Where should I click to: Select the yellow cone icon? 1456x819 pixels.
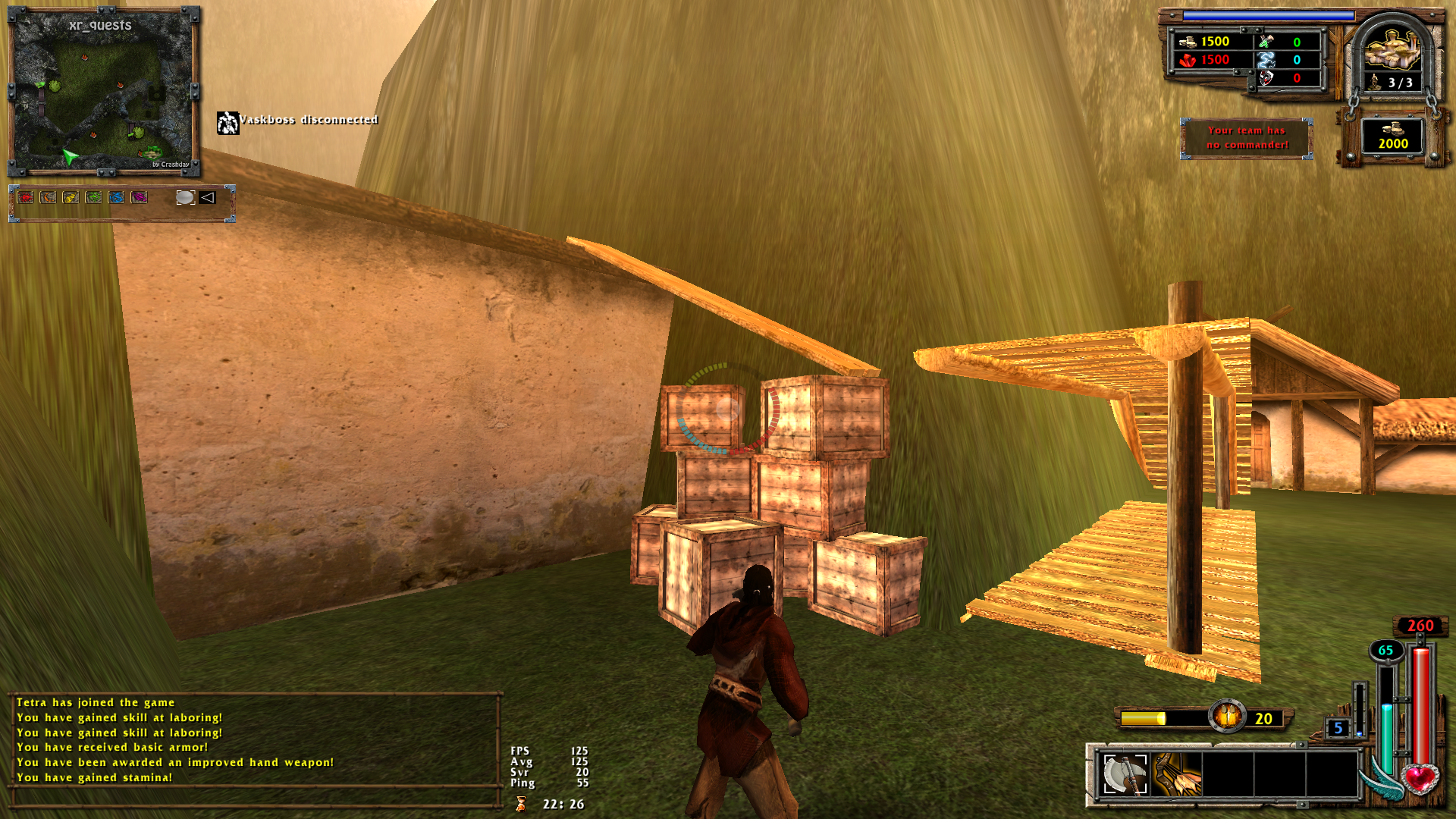tap(71, 197)
